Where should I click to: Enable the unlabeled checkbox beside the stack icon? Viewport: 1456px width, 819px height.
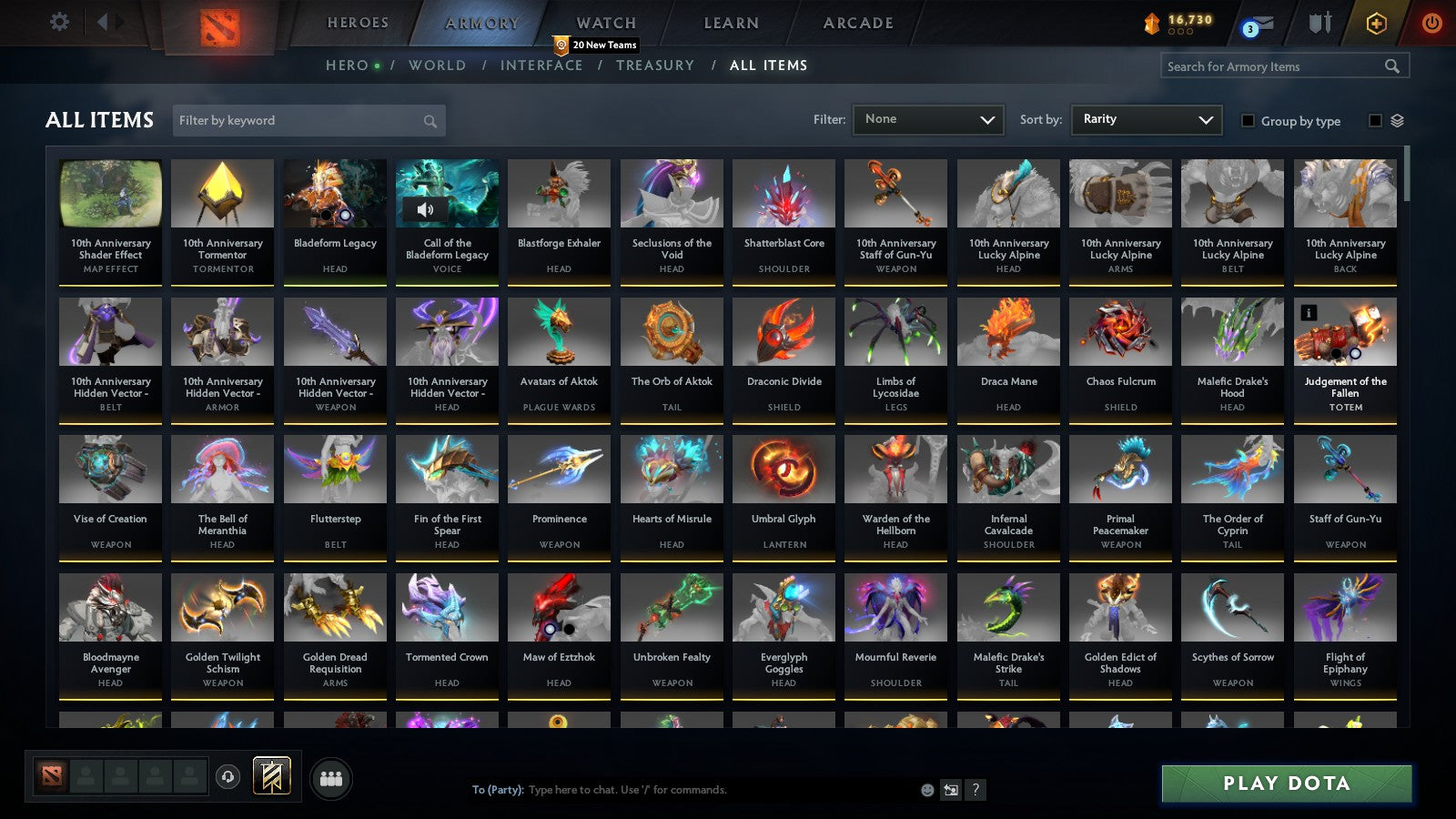coord(1374,118)
